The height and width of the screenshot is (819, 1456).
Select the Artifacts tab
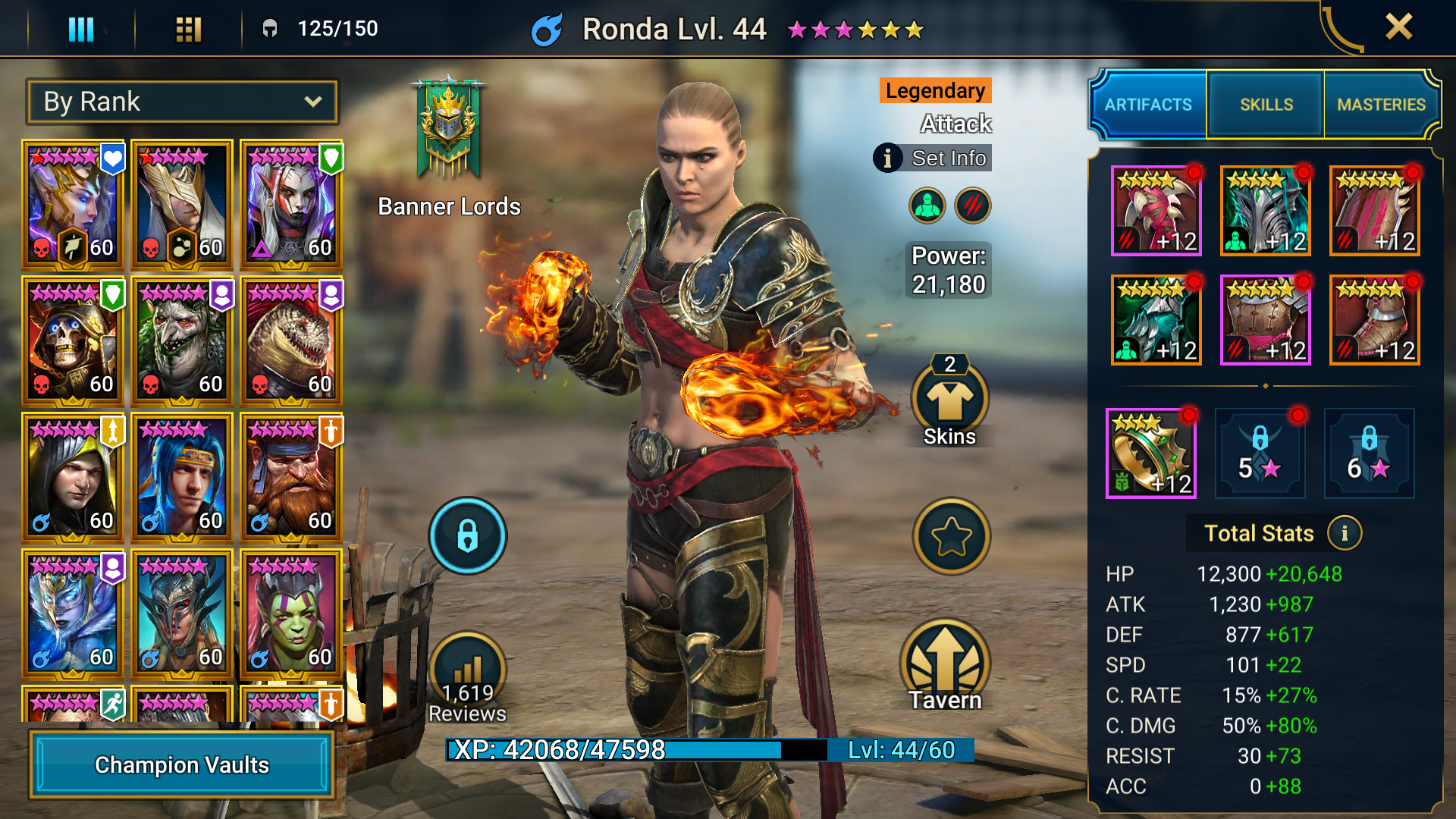1148,105
